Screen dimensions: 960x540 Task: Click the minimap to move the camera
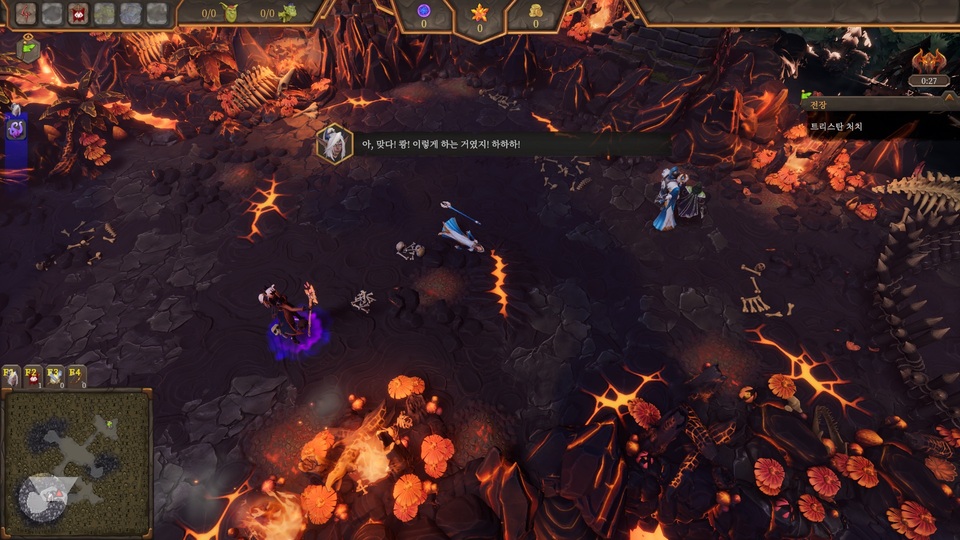77,462
